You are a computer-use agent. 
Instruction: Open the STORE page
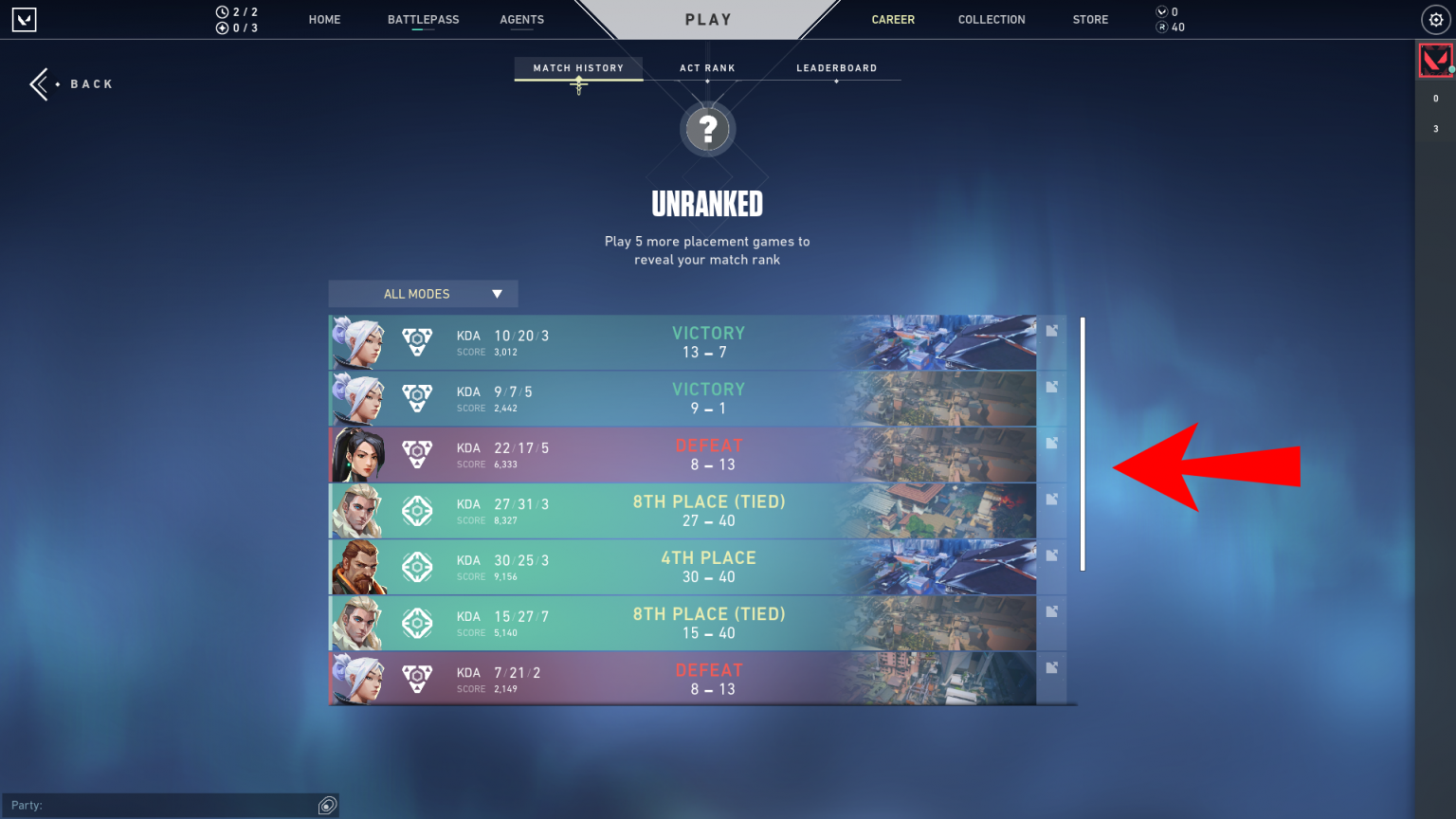click(x=1089, y=19)
